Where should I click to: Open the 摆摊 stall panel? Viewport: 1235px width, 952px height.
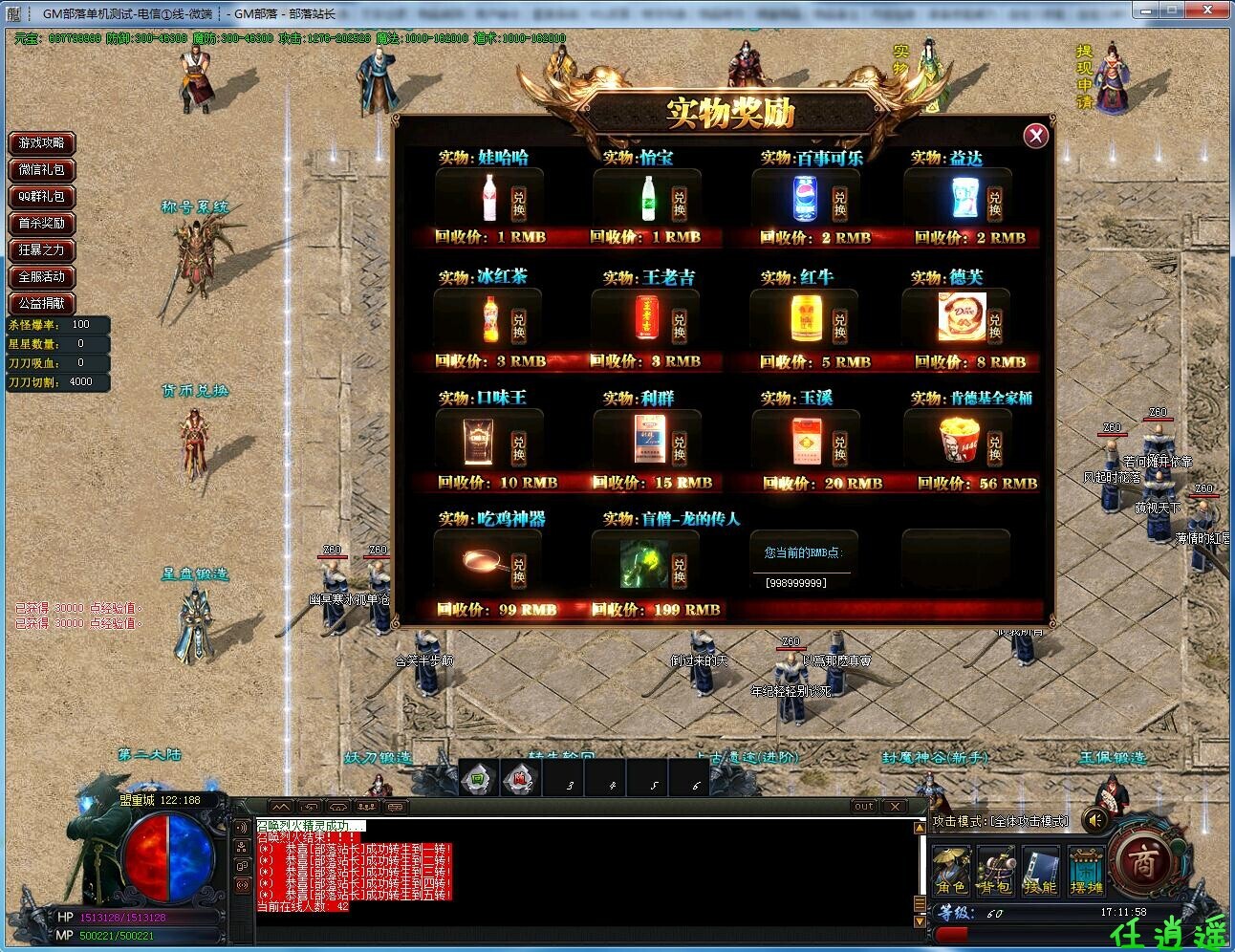point(1087,870)
